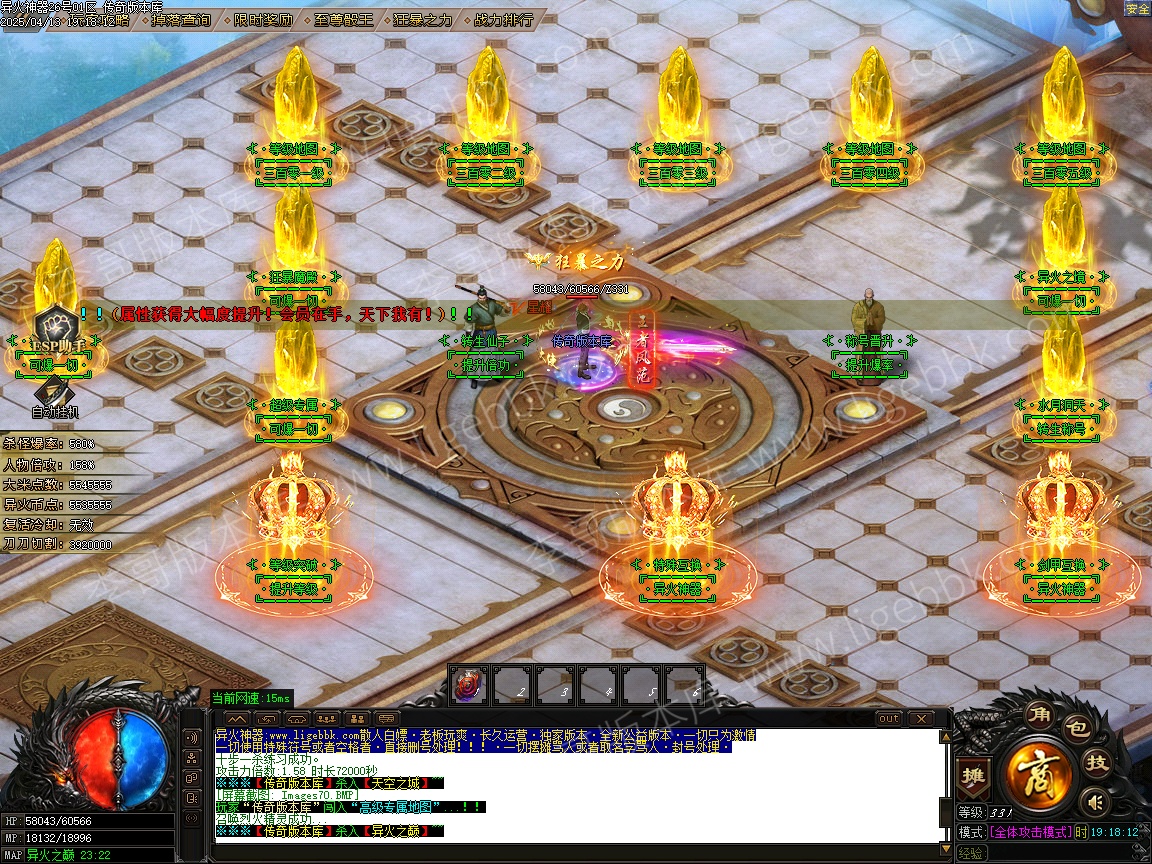The width and height of the screenshot is (1152, 864).
Task: Open the 包 bag button
Action: pos(1075,728)
